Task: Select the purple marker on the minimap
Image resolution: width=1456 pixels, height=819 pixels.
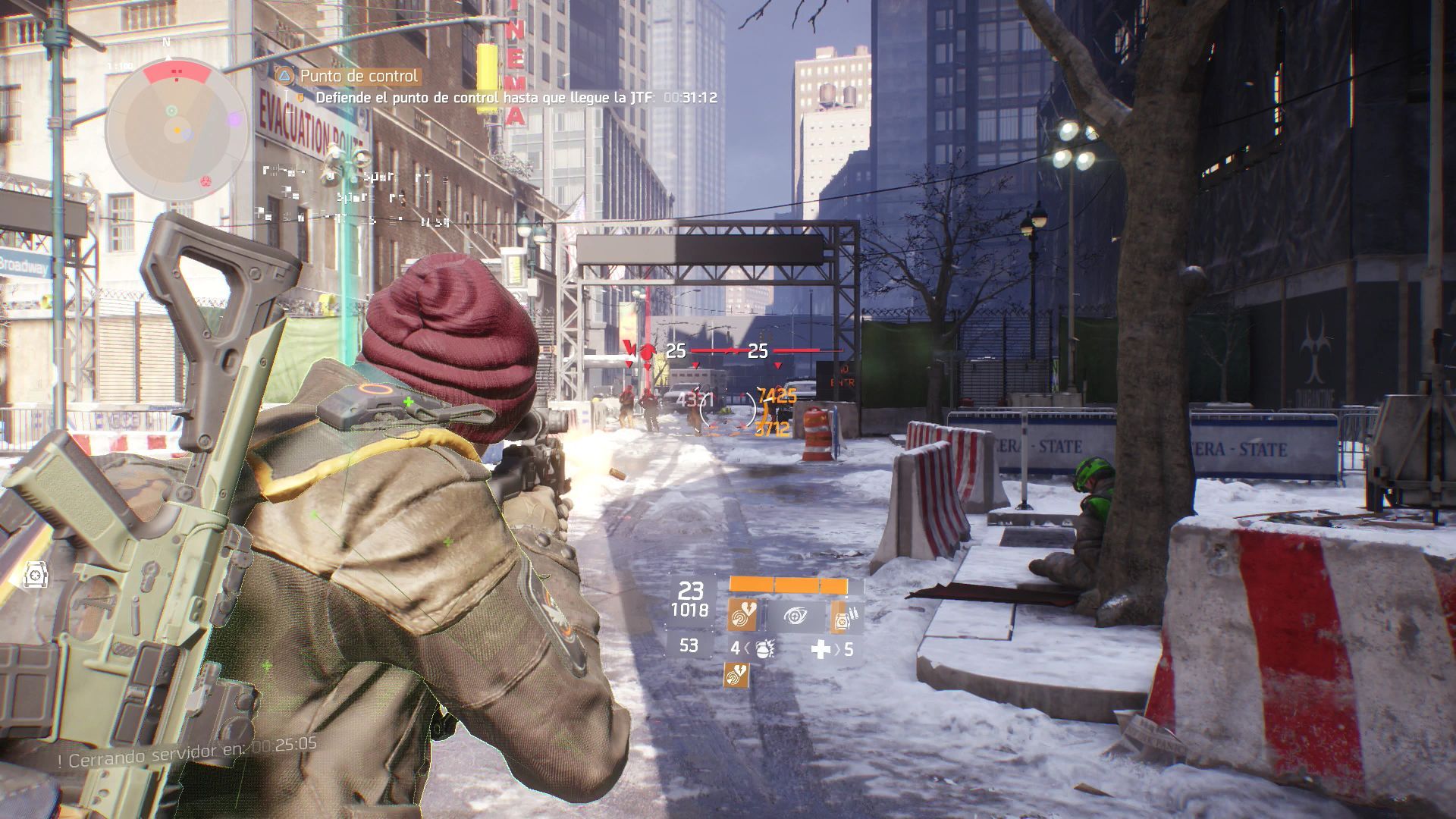Action: (234, 119)
